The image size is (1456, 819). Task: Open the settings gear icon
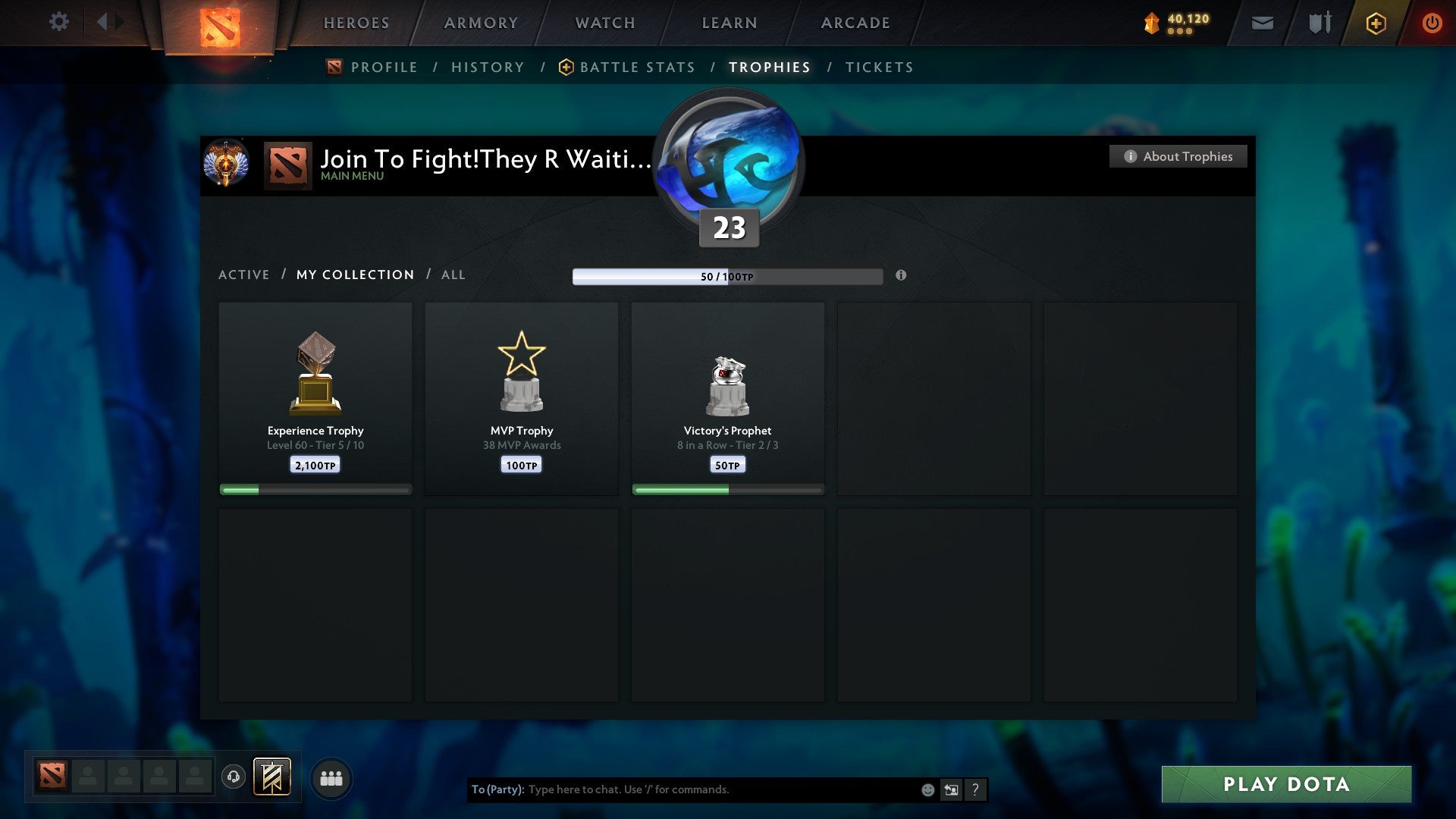click(x=58, y=21)
